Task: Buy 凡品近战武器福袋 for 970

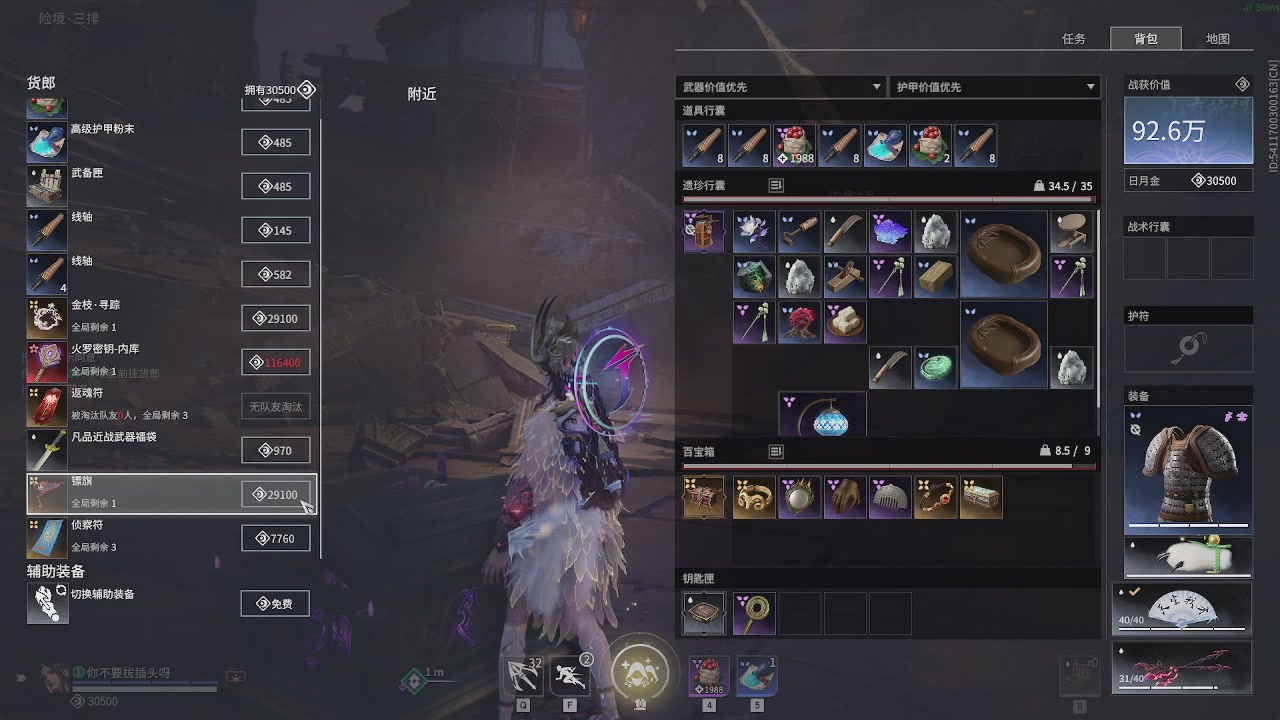Action: [x=275, y=450]
